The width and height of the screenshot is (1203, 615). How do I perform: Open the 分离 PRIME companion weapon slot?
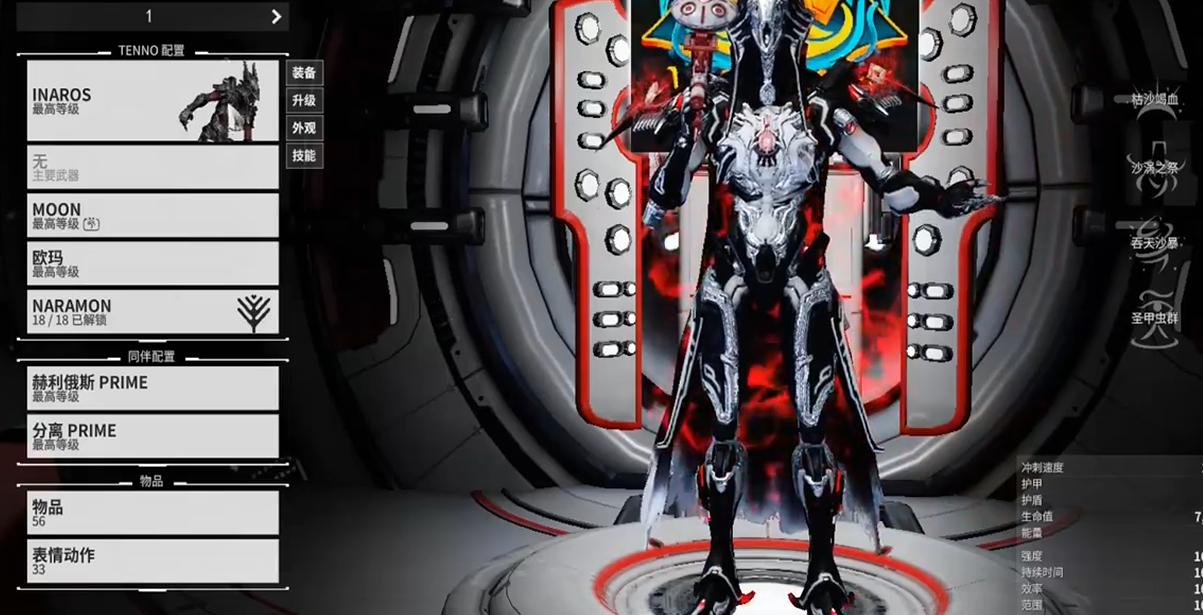point(152,436)
